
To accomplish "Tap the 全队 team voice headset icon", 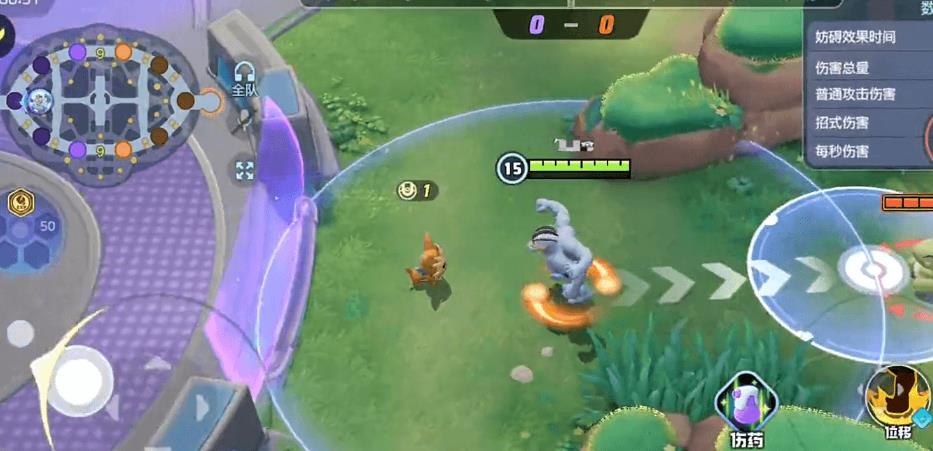I will [x=245, y=76].
